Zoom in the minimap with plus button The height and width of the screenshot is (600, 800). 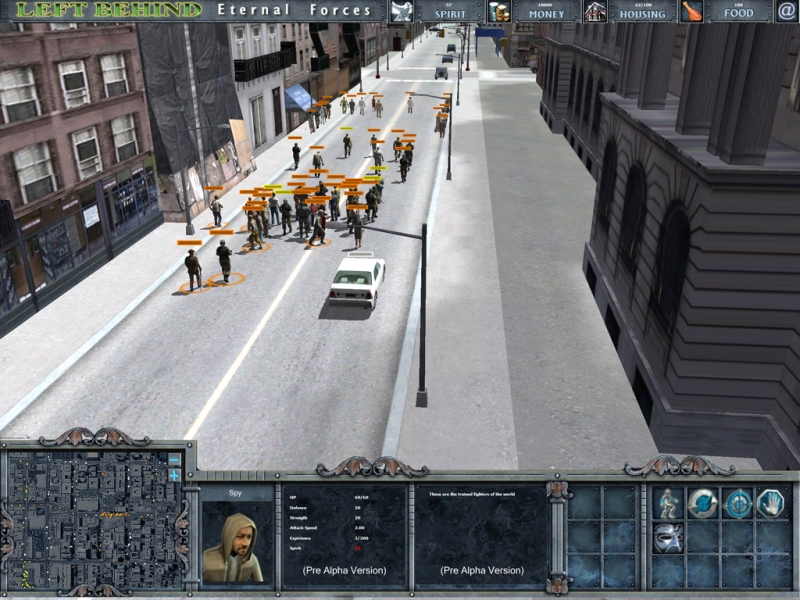[174, 475]
